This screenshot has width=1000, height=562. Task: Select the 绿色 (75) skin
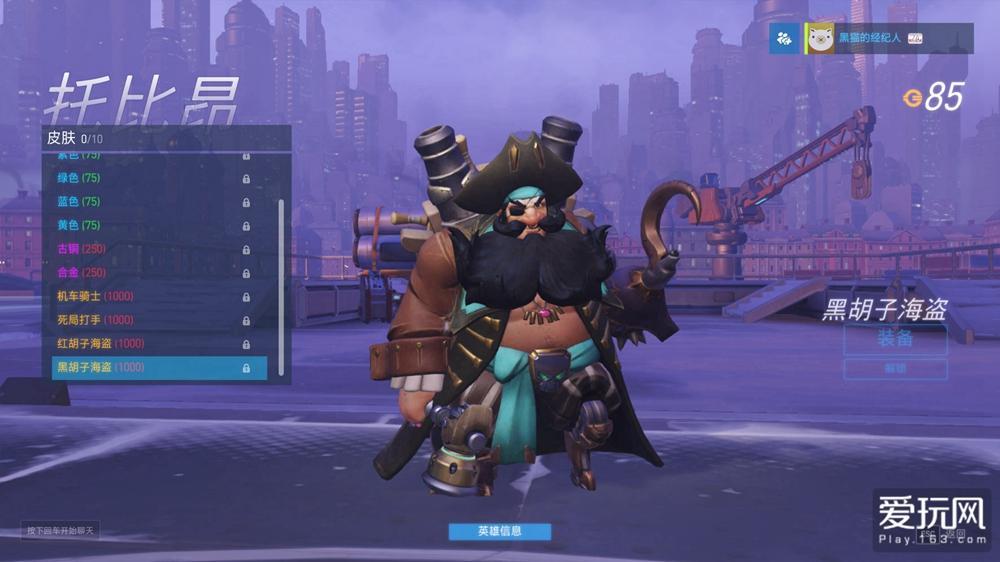click(x=150, y=178)
